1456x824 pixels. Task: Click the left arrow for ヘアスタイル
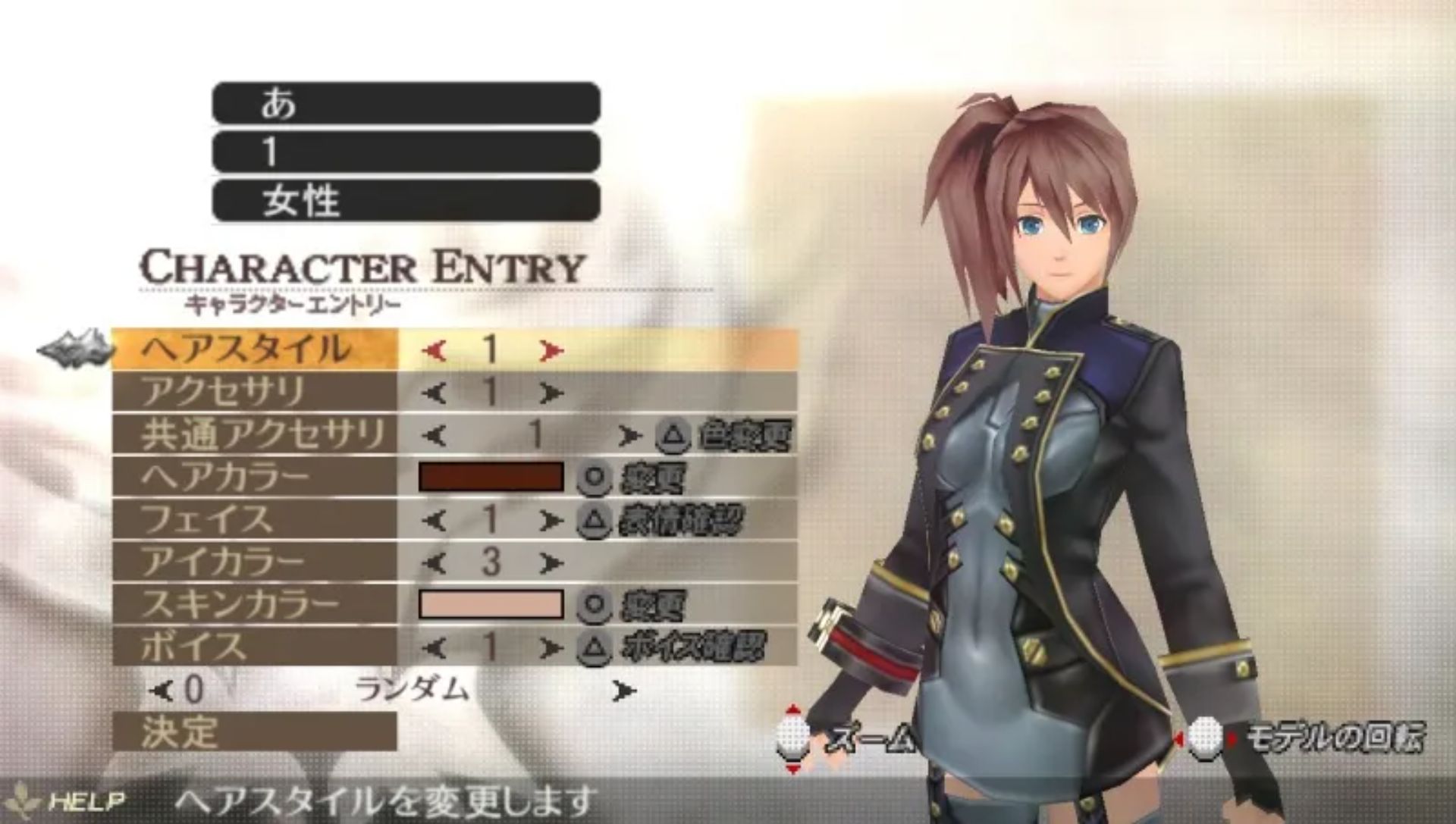coord(434,350)
